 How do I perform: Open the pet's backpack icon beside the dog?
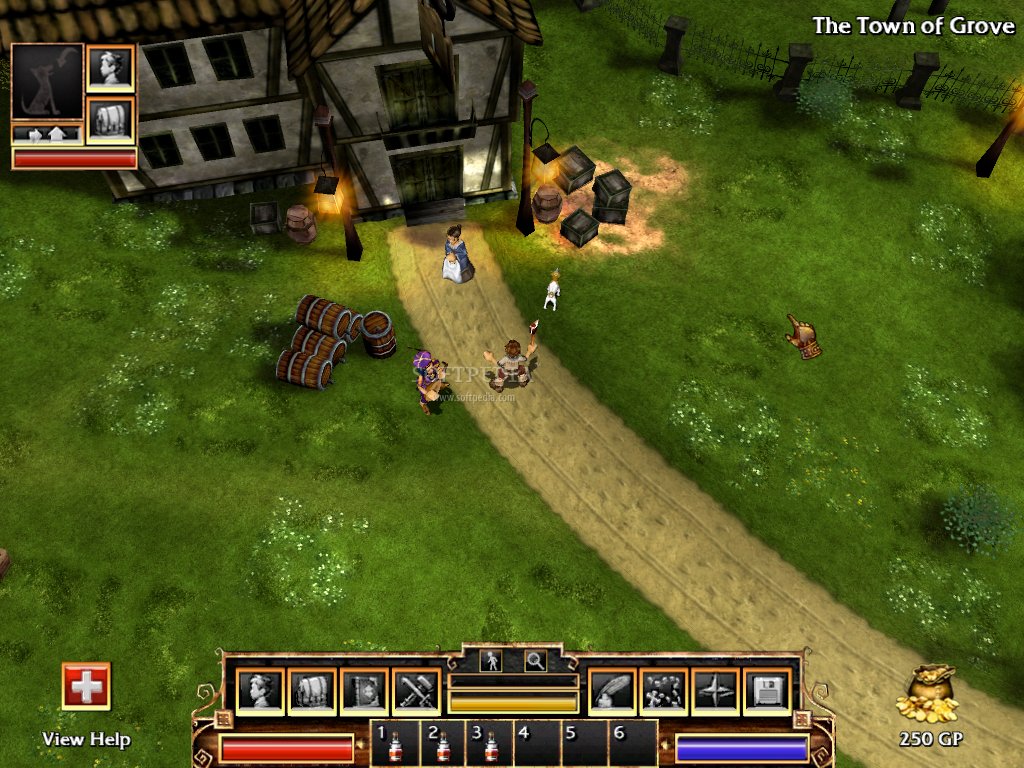[x=110, y=120]
